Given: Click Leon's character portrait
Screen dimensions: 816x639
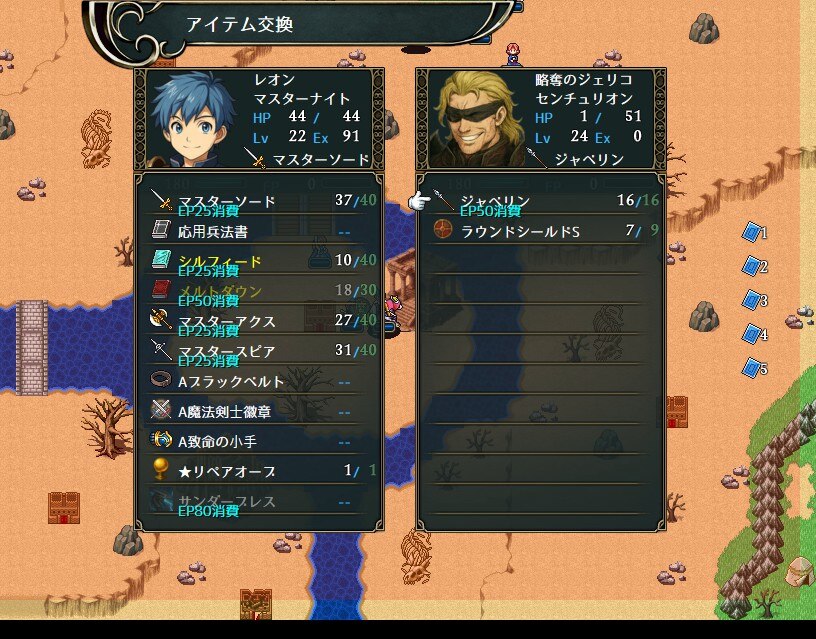Looking at the screenshot, I should [192, 120].
